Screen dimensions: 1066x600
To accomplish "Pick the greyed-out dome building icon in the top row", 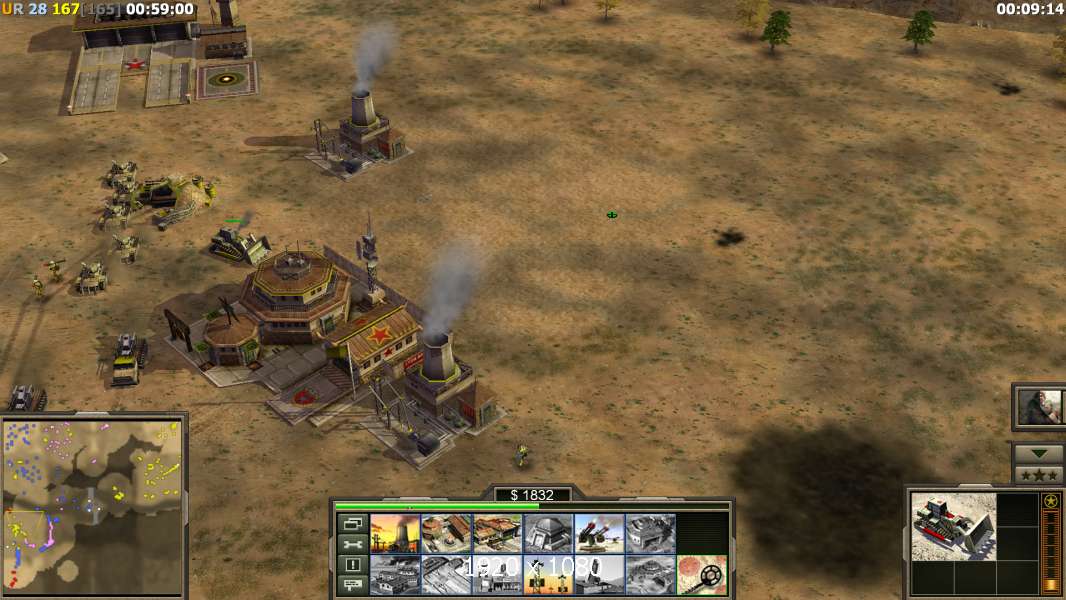I will pyautogui.click(x=650, y=533).
